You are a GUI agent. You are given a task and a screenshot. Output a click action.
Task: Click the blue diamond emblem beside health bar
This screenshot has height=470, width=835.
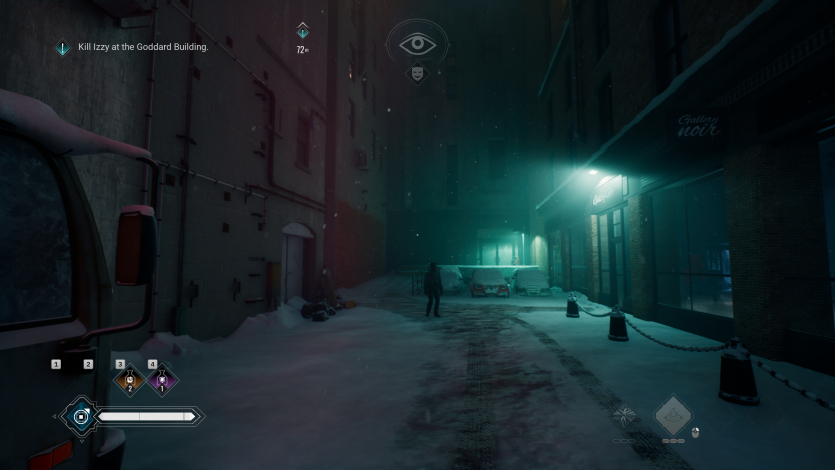point(80,416)
